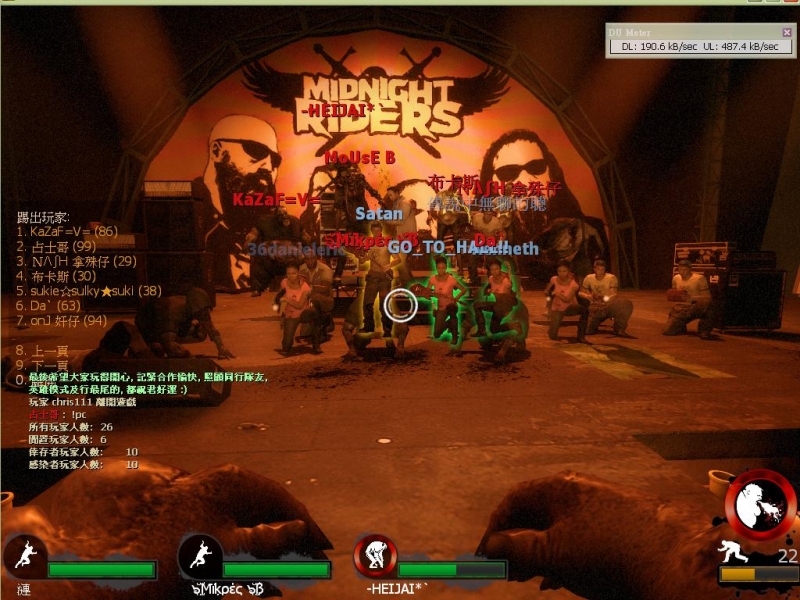Pick onJ 奸仔 (94) from the list
This screenshot has height=600, width=800.
tap(62, 321)
